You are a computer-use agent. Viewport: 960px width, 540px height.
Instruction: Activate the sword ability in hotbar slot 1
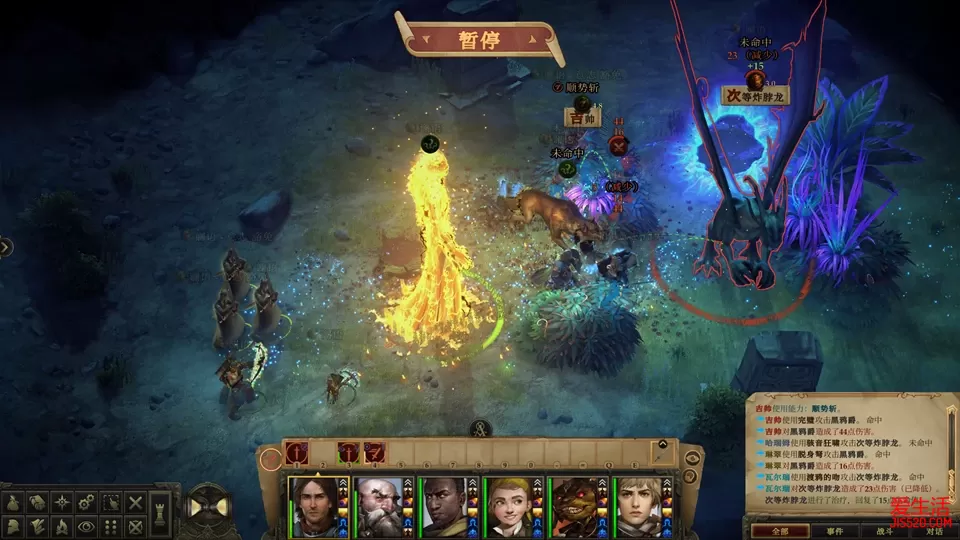click(298, 453)
